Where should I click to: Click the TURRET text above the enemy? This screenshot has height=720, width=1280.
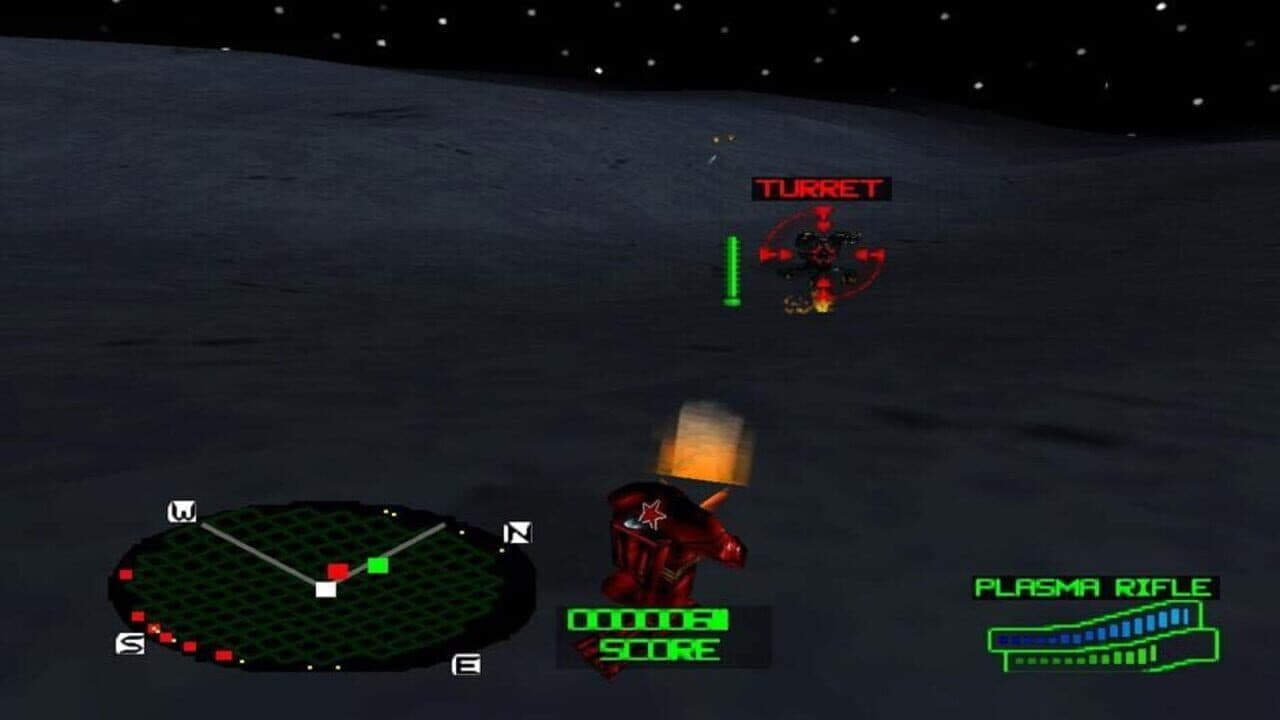pos(820,186)
